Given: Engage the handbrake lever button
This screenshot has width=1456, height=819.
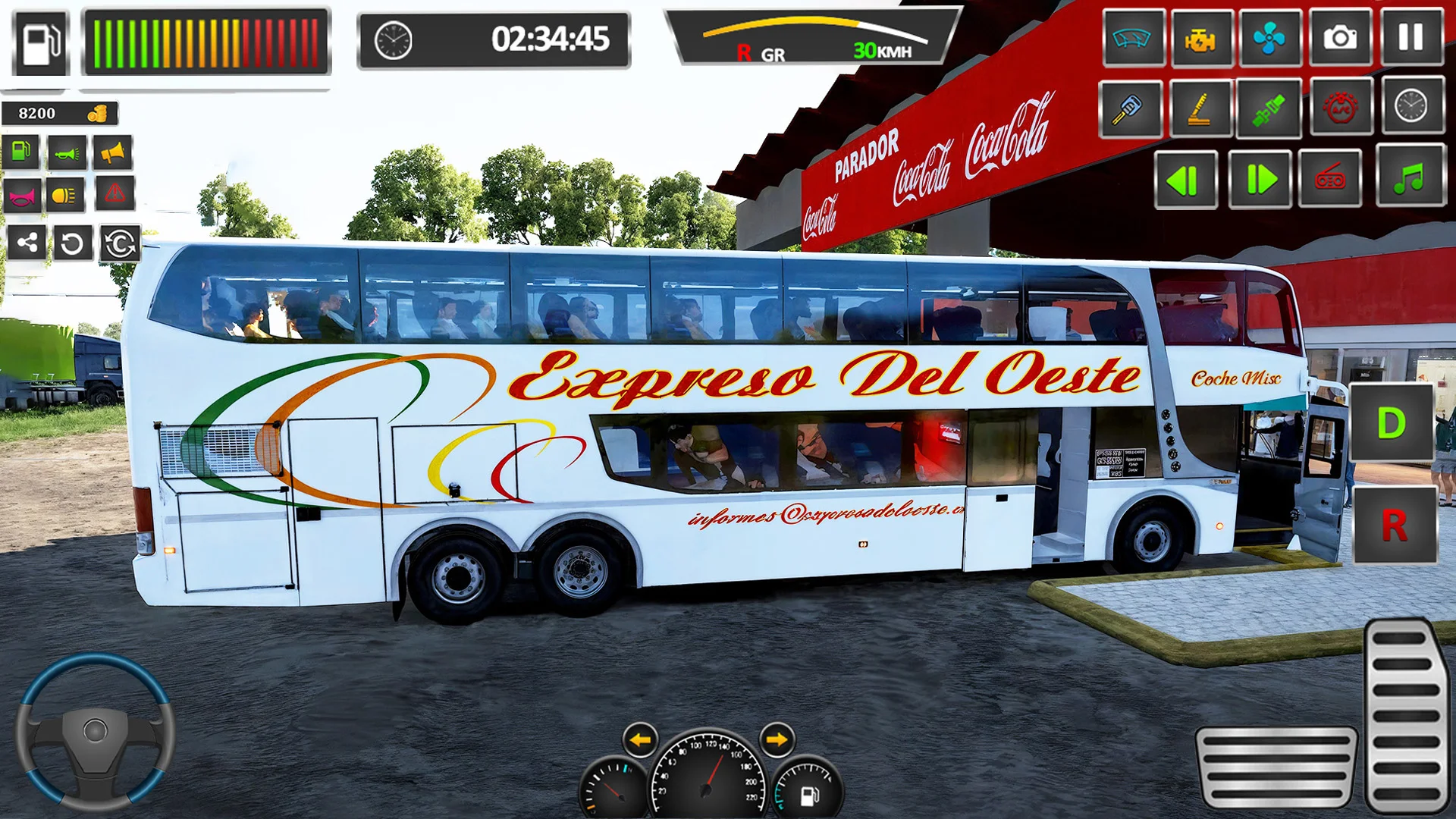Looking at the screenshot, I should click(1200, 108).
